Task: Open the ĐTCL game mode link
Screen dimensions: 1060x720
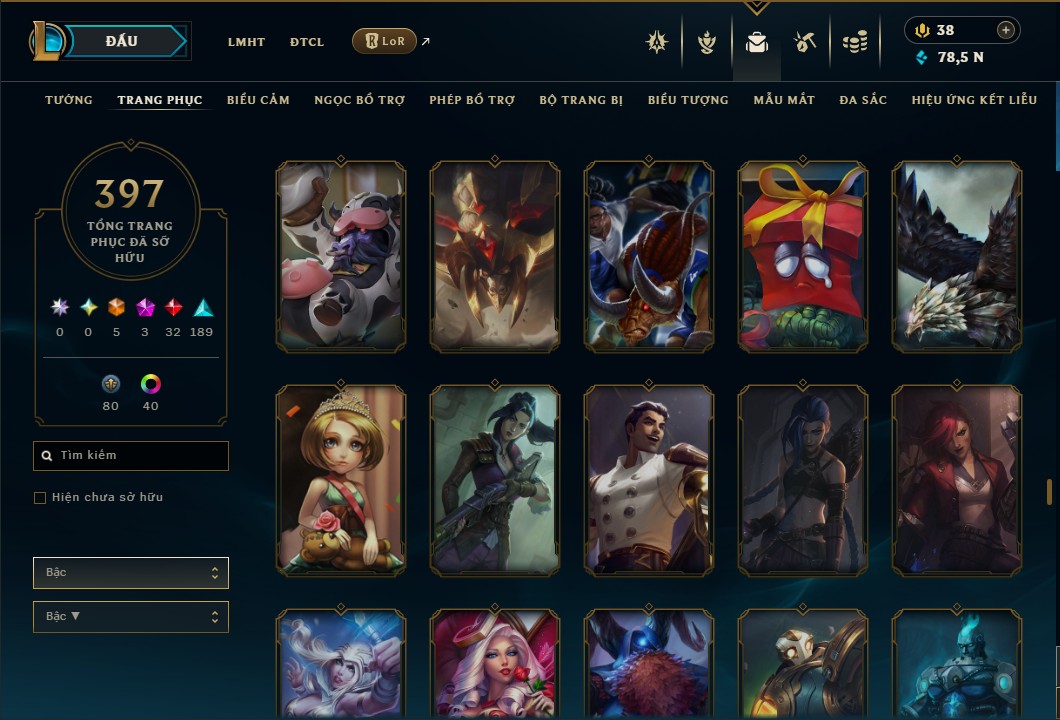Action: (307, 42)
